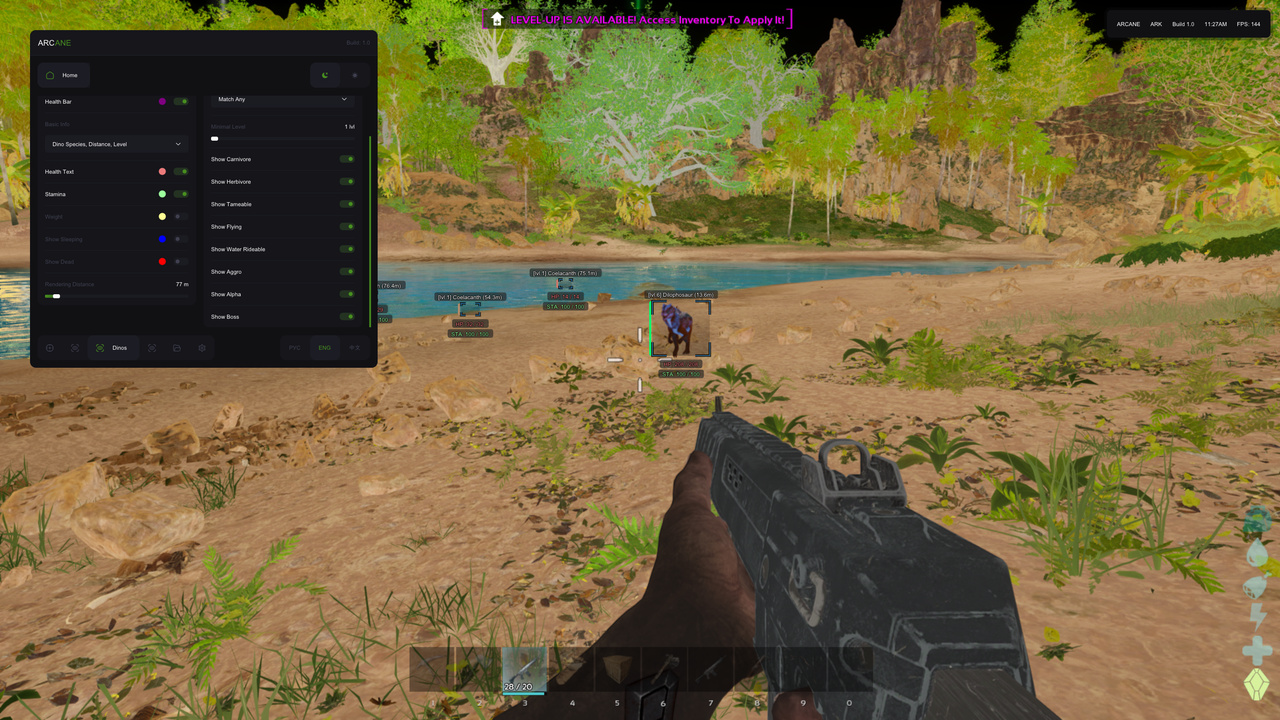Viewport: 1280px width, 720px height.
Task: Click the folder icon in bottom toolbar
Action: point(178,347)
